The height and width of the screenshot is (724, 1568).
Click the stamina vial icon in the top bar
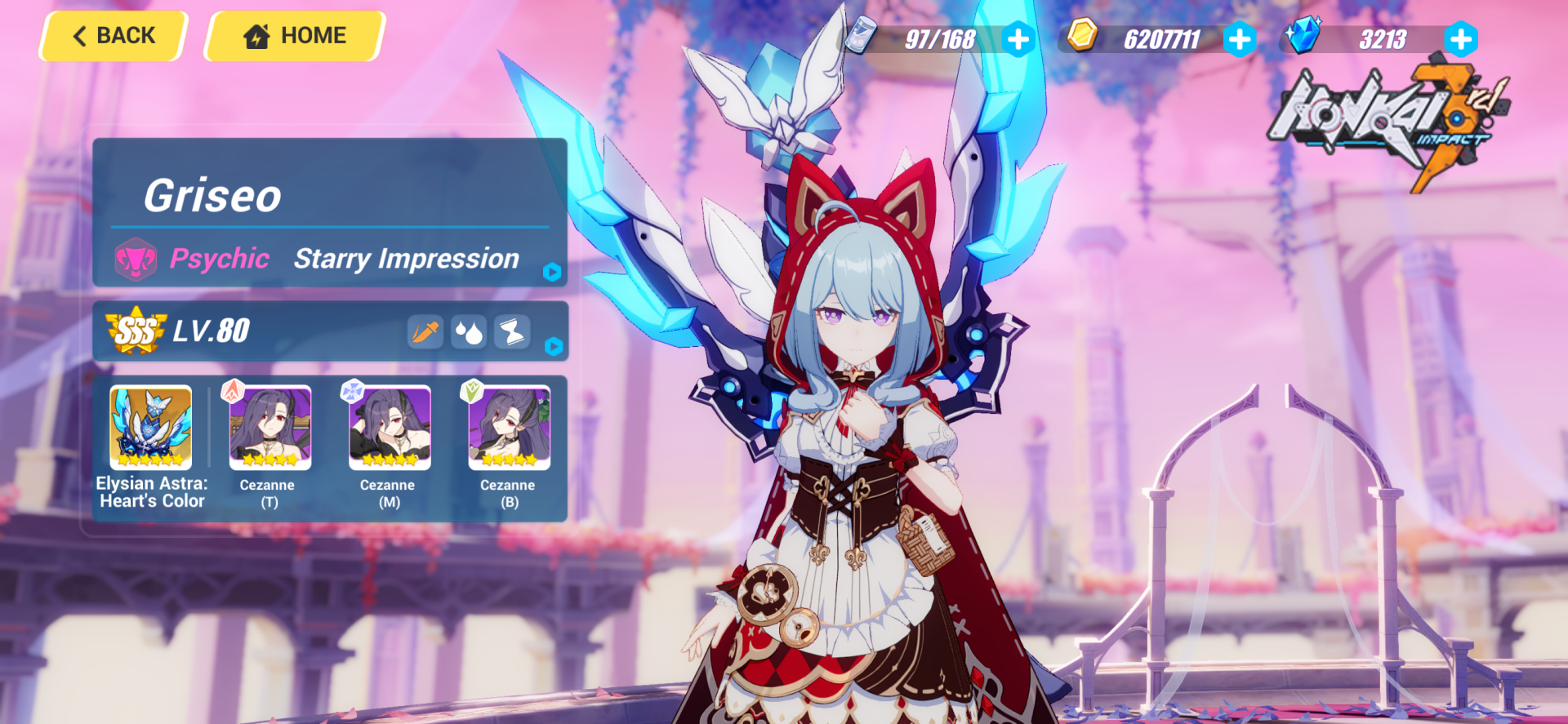[x=860, y=36]
